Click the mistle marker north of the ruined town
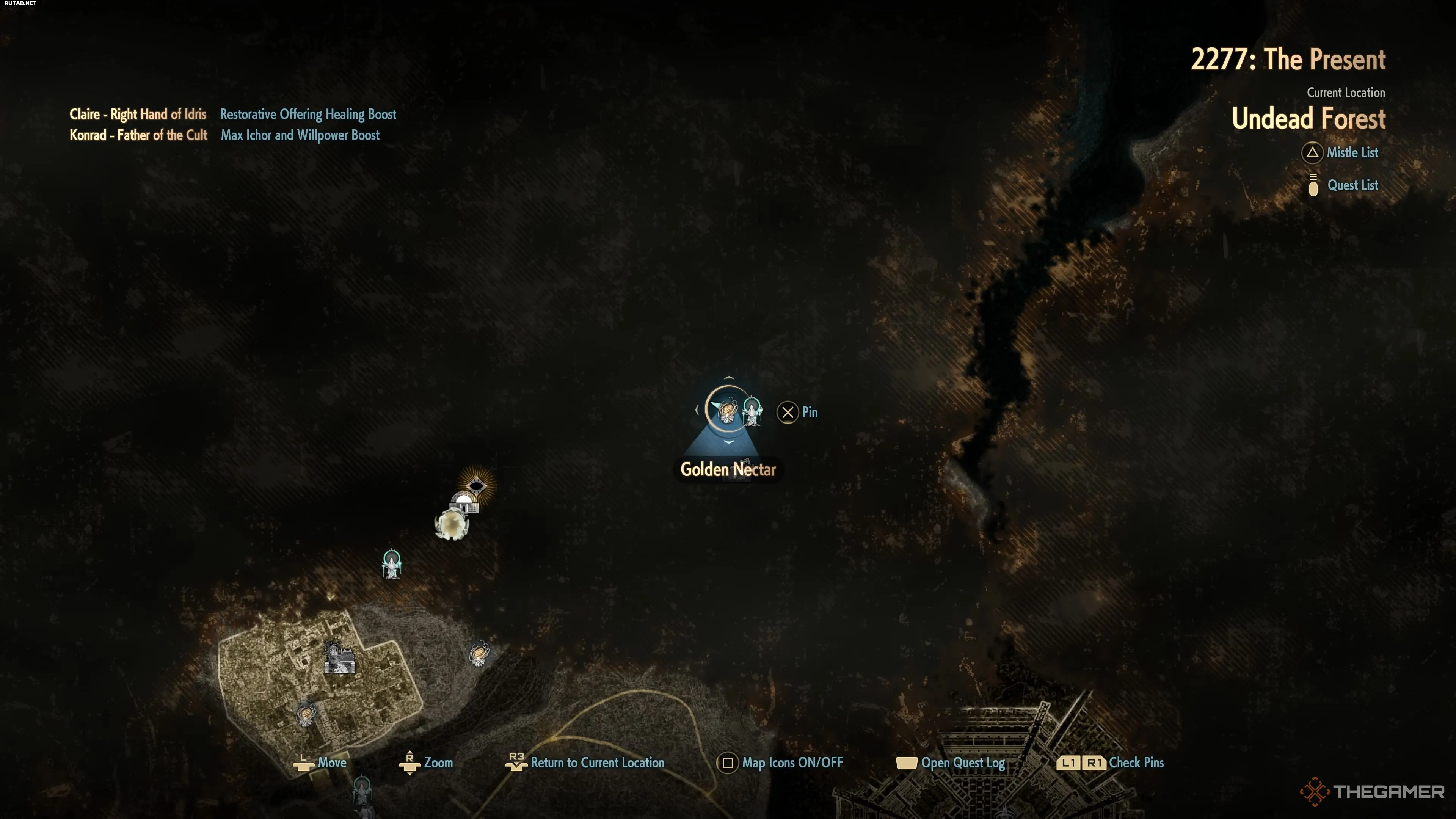Viewport: 1456px width, 819px height. [392, 563]
